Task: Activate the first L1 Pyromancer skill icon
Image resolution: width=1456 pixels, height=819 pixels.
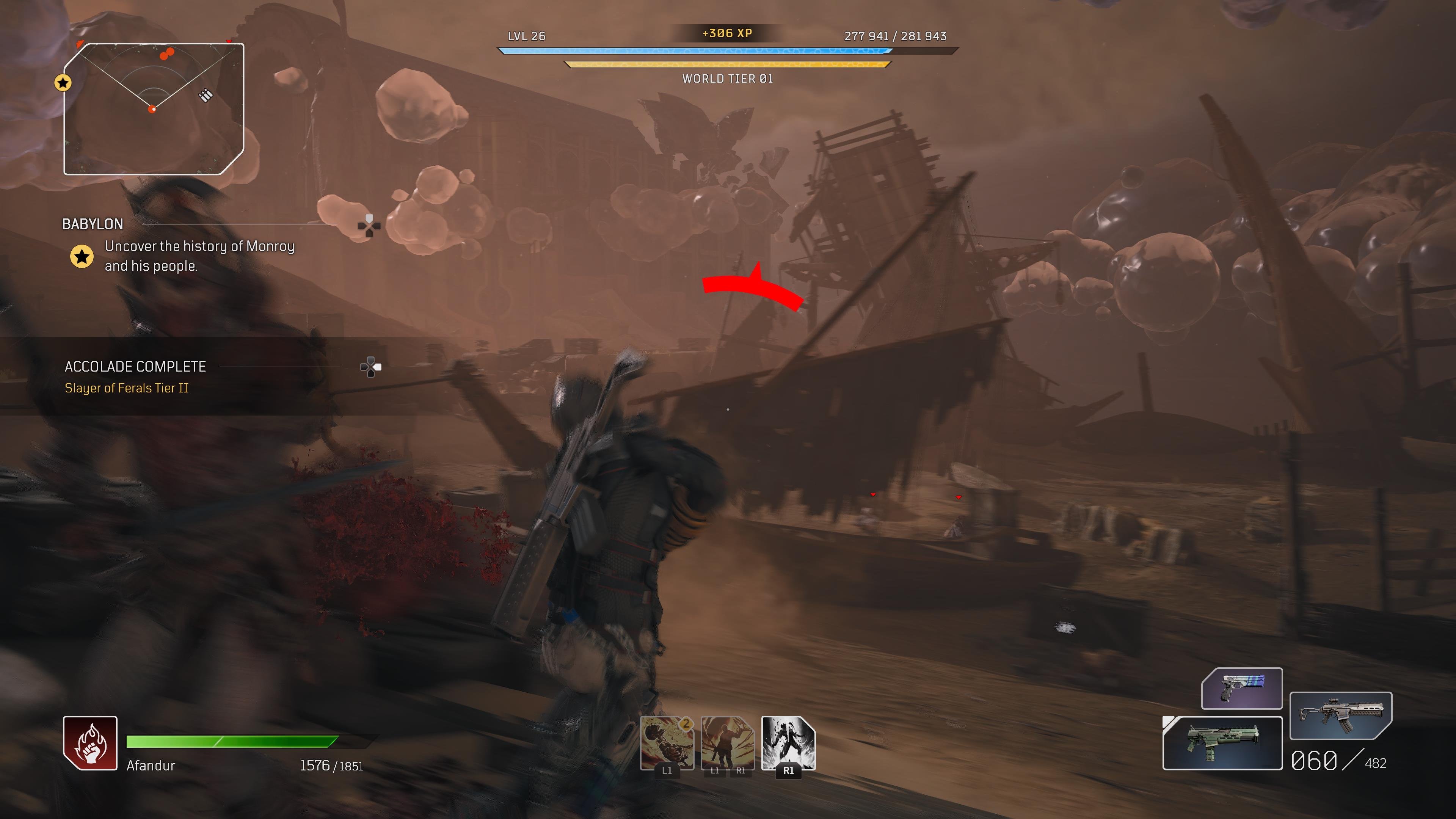Action: 667,743
